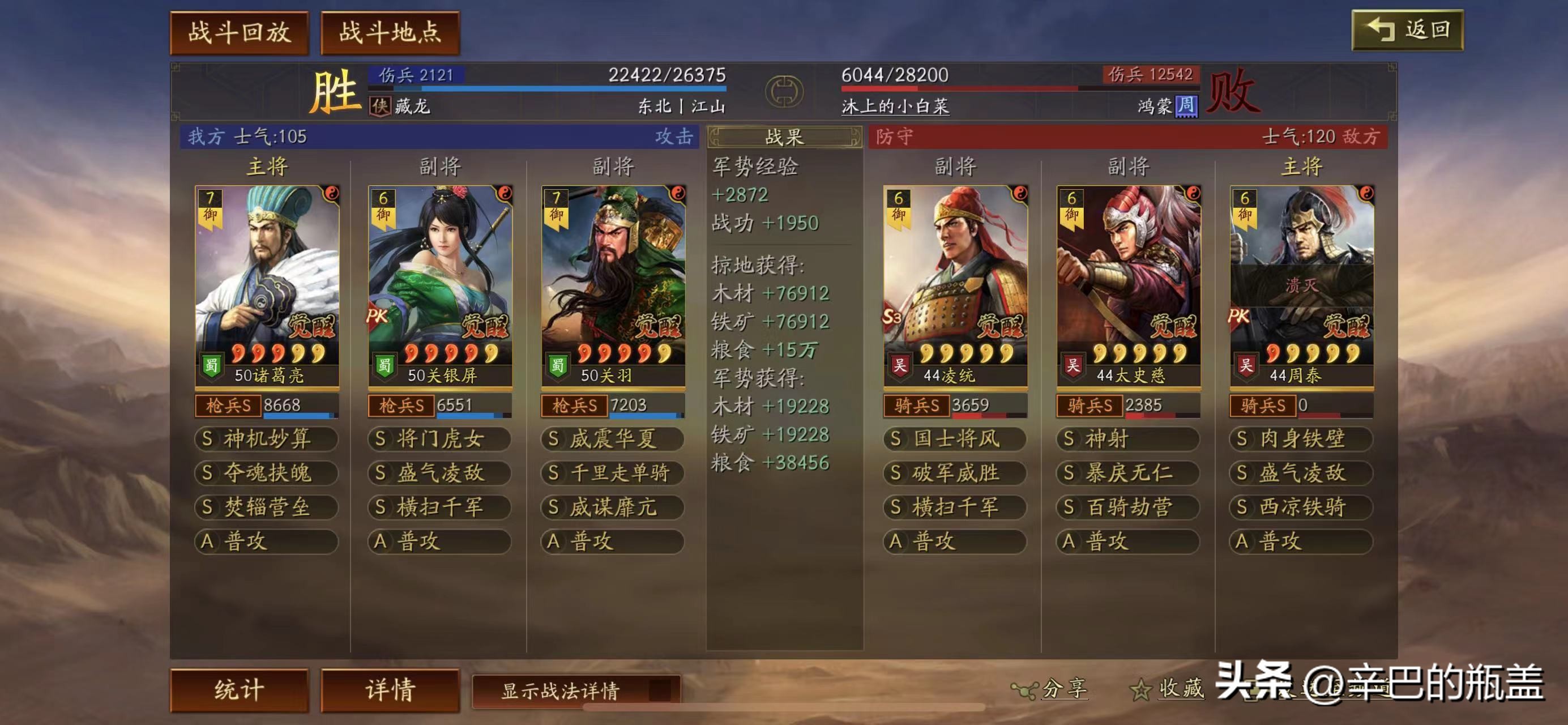The height and width of the screenshot is (725, 1568).
Task: Favorite this report with 收藏
Action: click(1168, 689)
